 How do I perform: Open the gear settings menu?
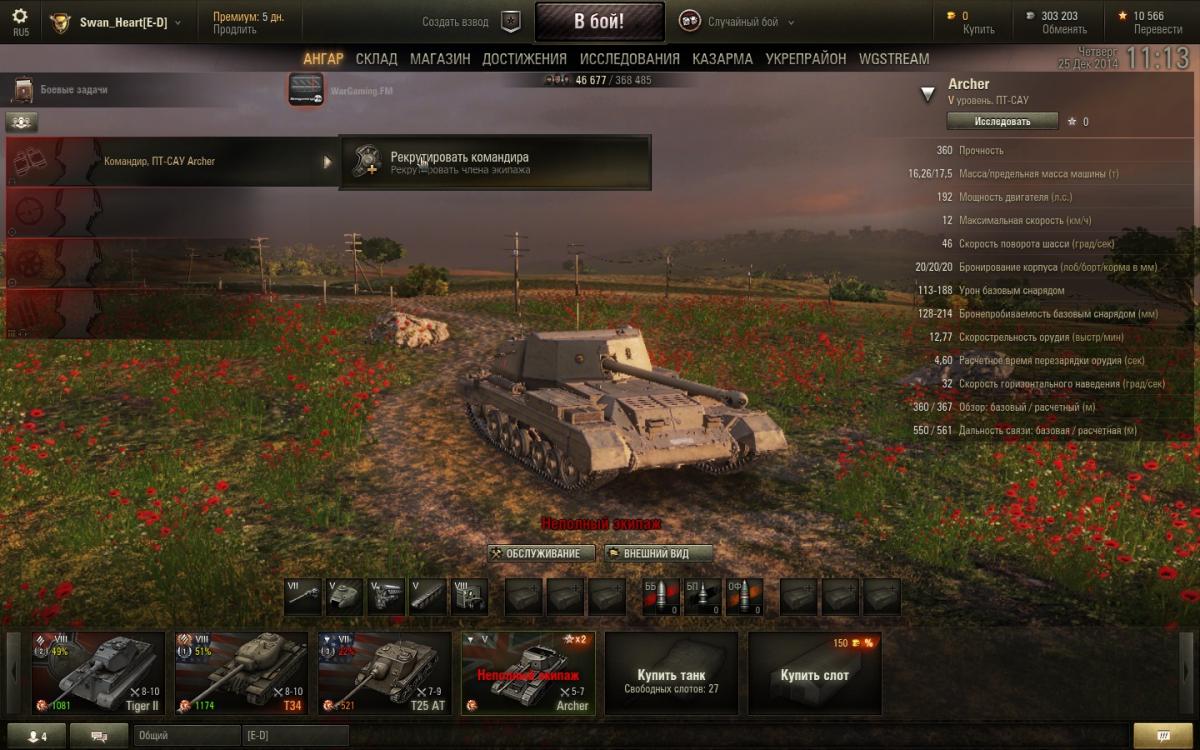pyautogui.click(x=20, y=17)
